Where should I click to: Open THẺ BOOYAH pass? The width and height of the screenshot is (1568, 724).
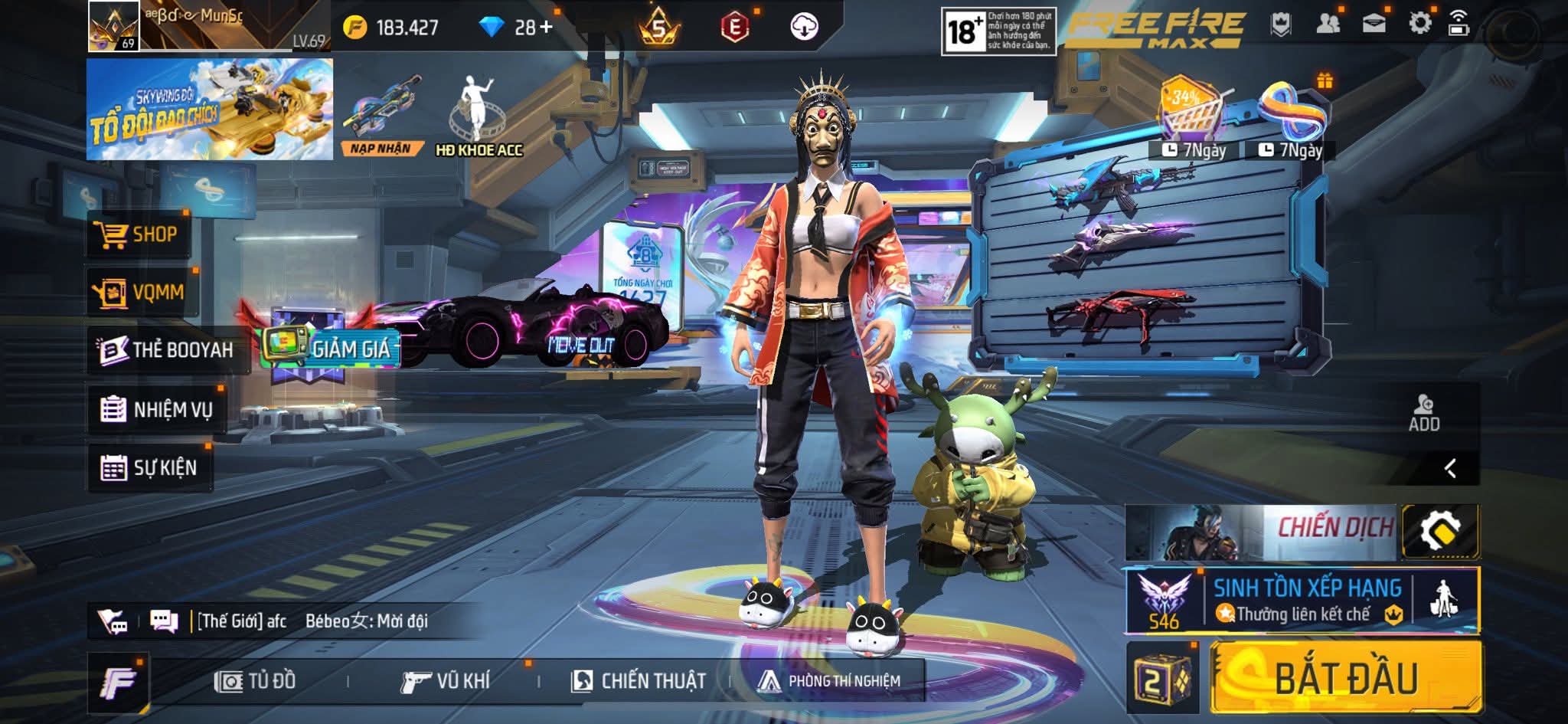click(x=167, y=350)
